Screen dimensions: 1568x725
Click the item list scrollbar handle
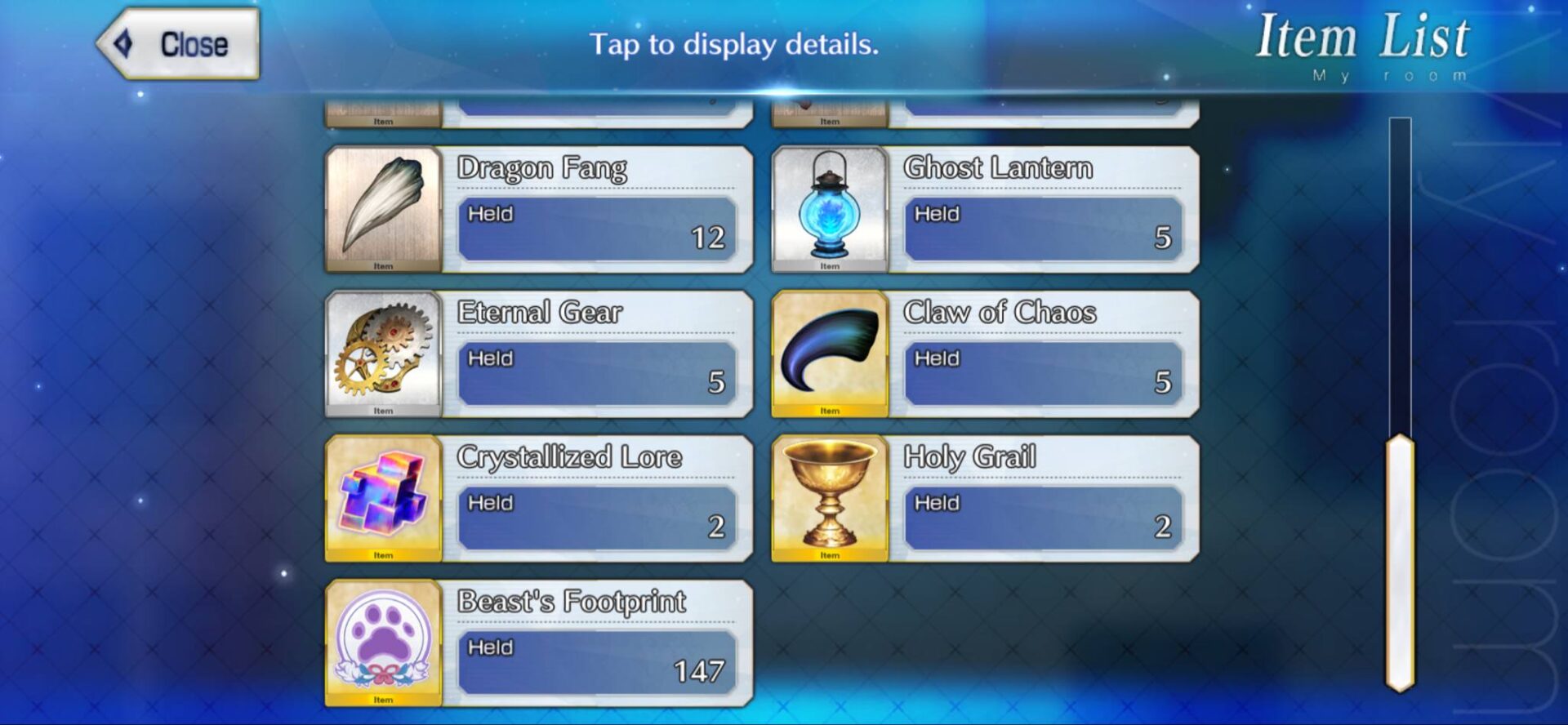tap(1400, 562)
